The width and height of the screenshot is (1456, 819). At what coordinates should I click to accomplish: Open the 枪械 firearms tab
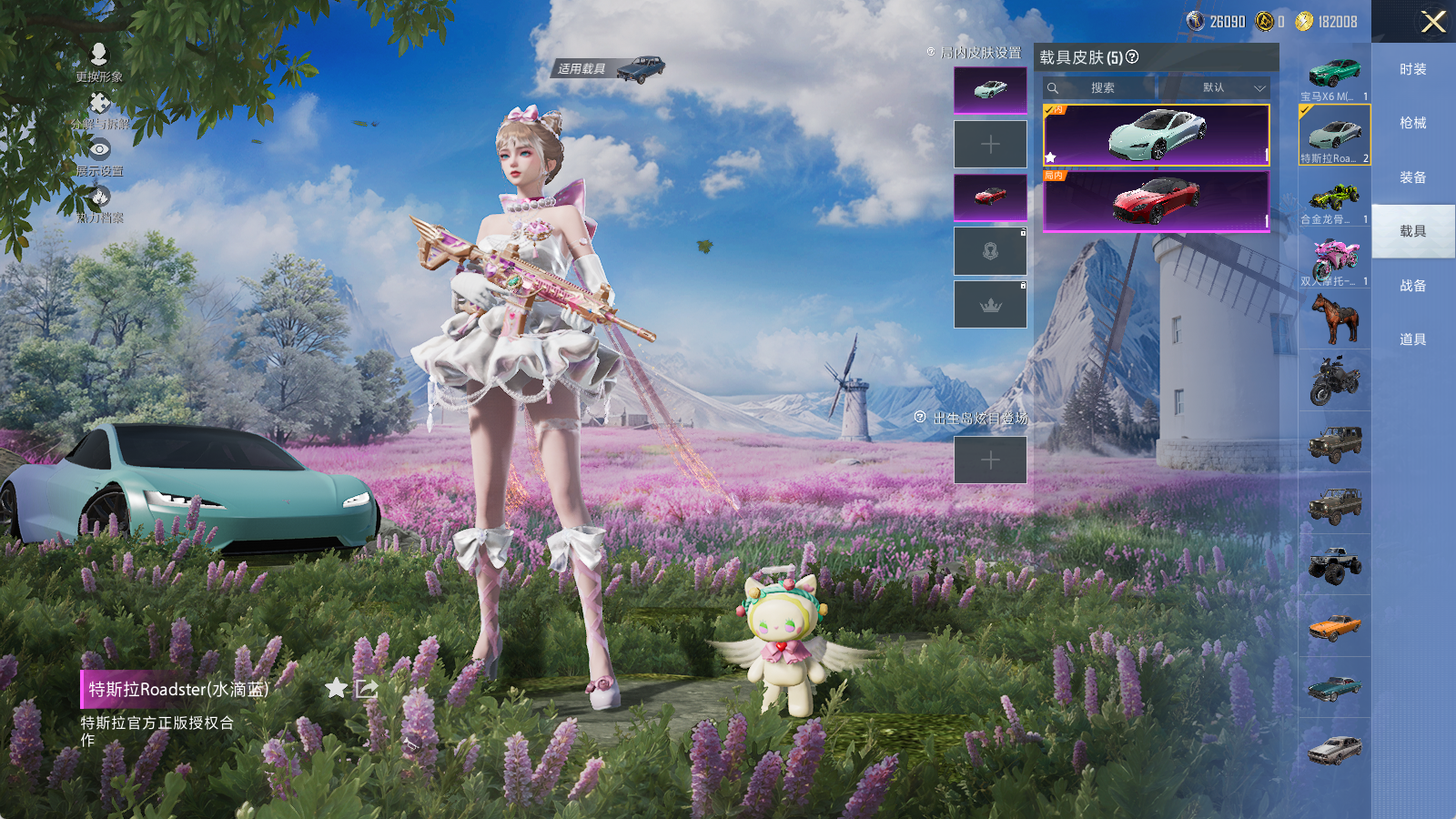tap(1412, 123)
